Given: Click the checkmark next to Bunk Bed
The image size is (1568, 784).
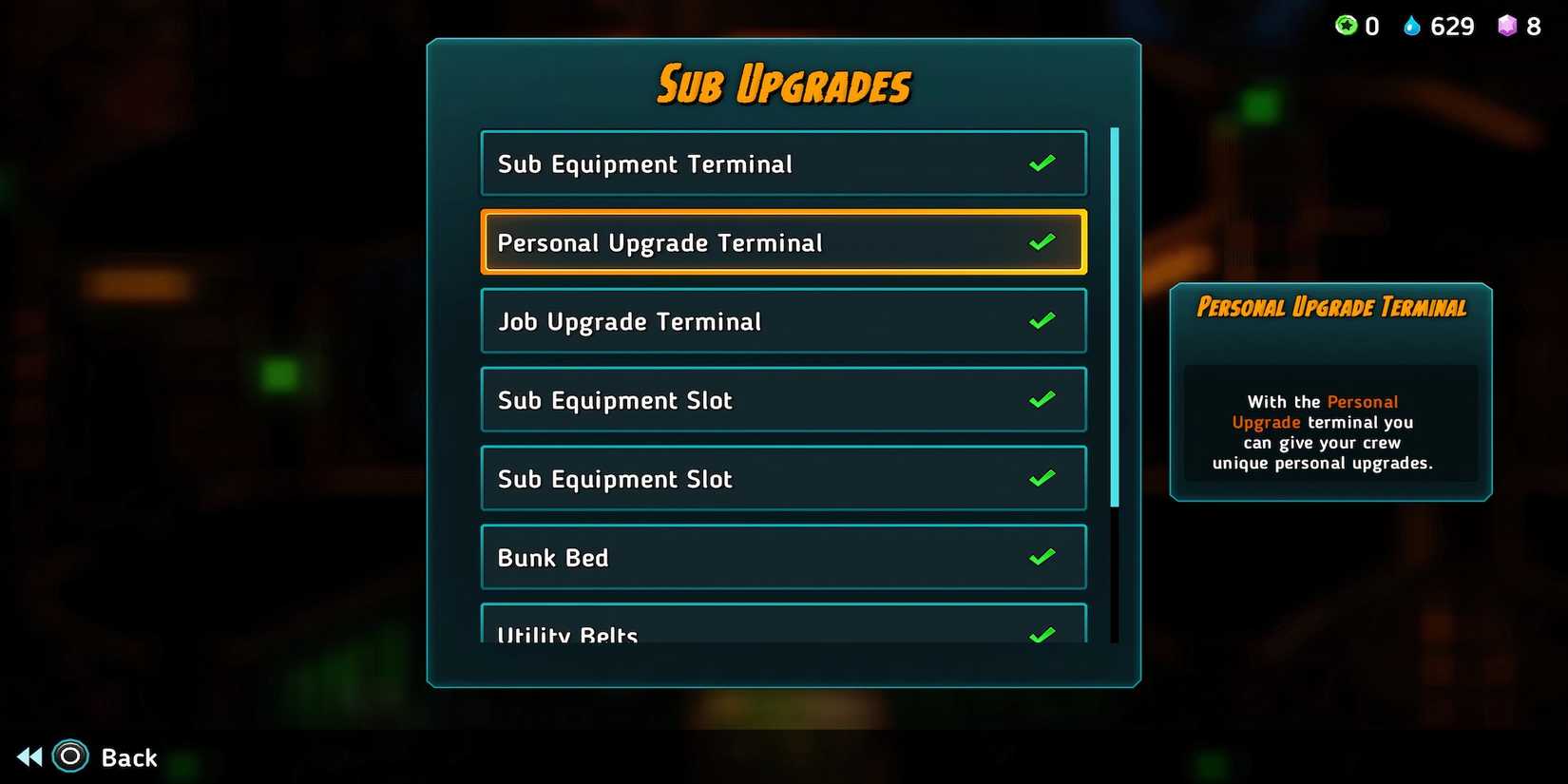Looking at the screenshot, I should [1042, 556].
